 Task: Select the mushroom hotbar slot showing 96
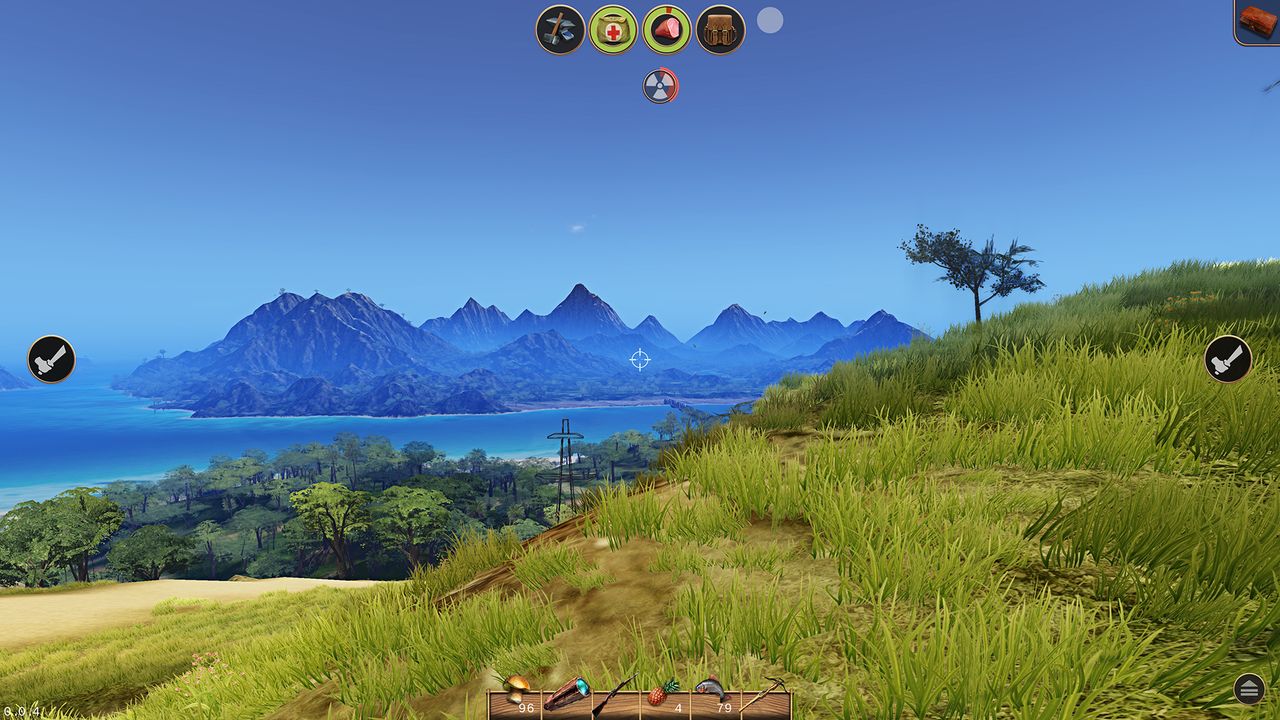pos(518,698)
